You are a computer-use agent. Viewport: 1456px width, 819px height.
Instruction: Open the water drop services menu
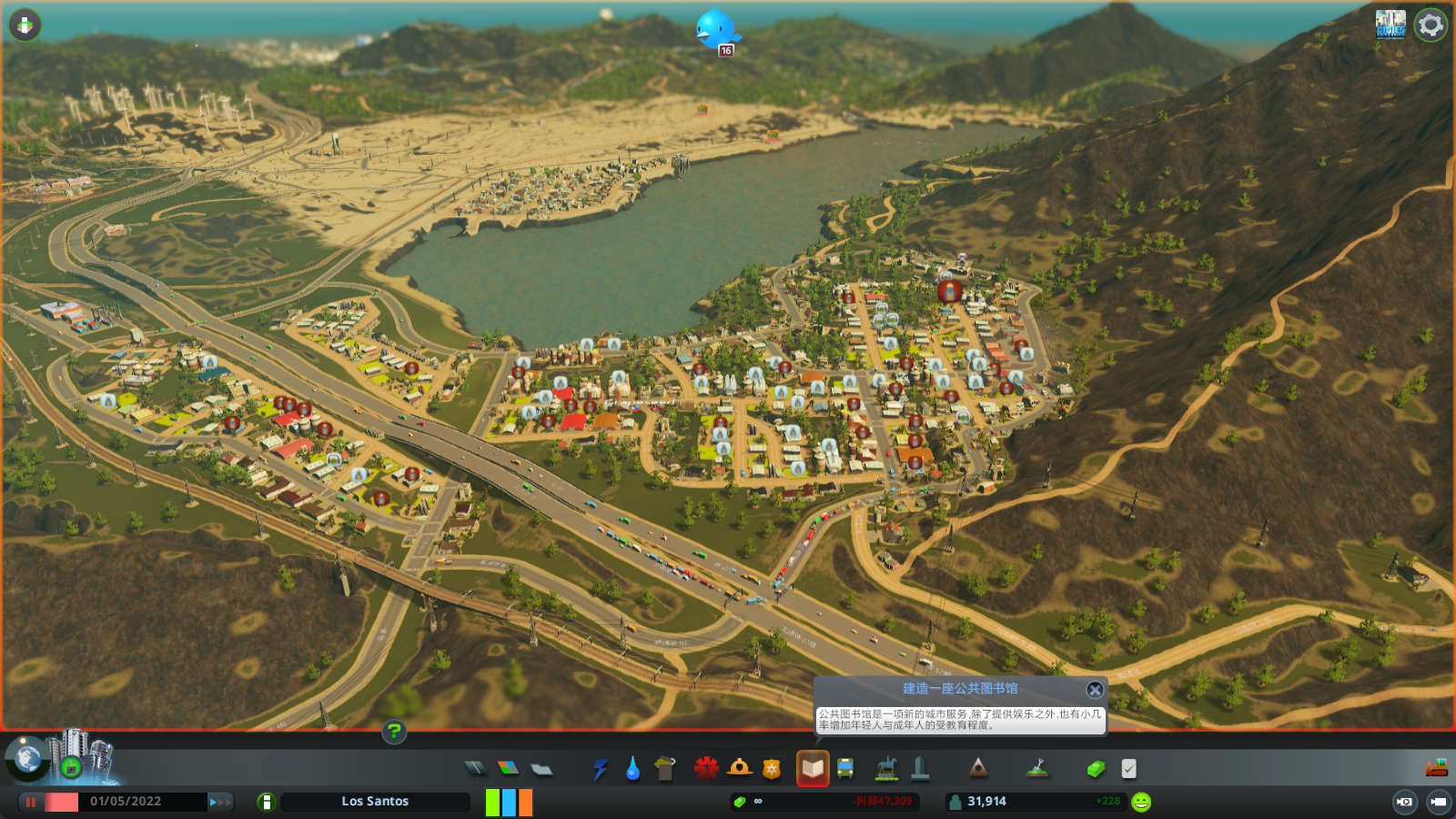[632, 770]
